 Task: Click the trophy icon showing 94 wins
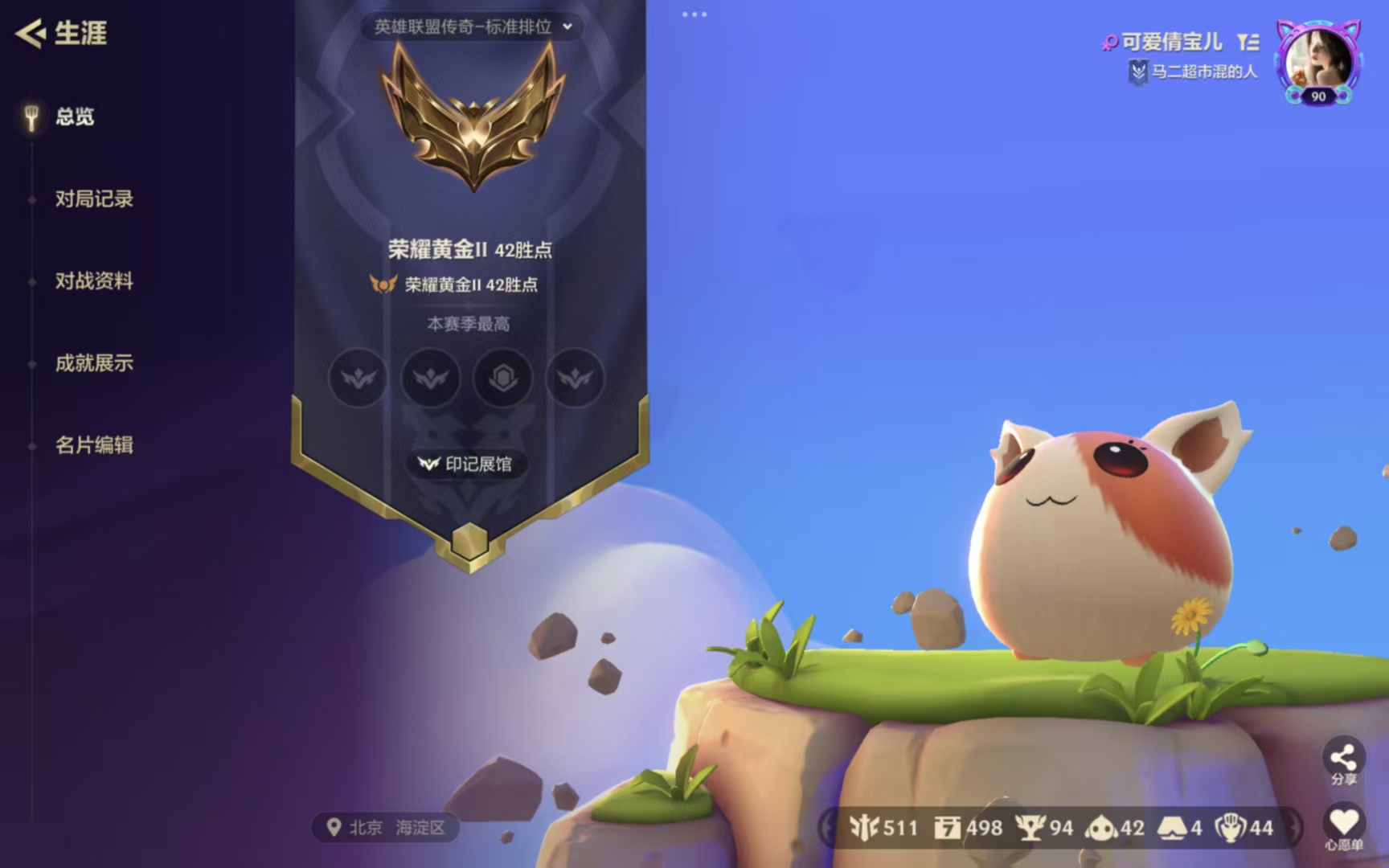(x=1031, y=827)
